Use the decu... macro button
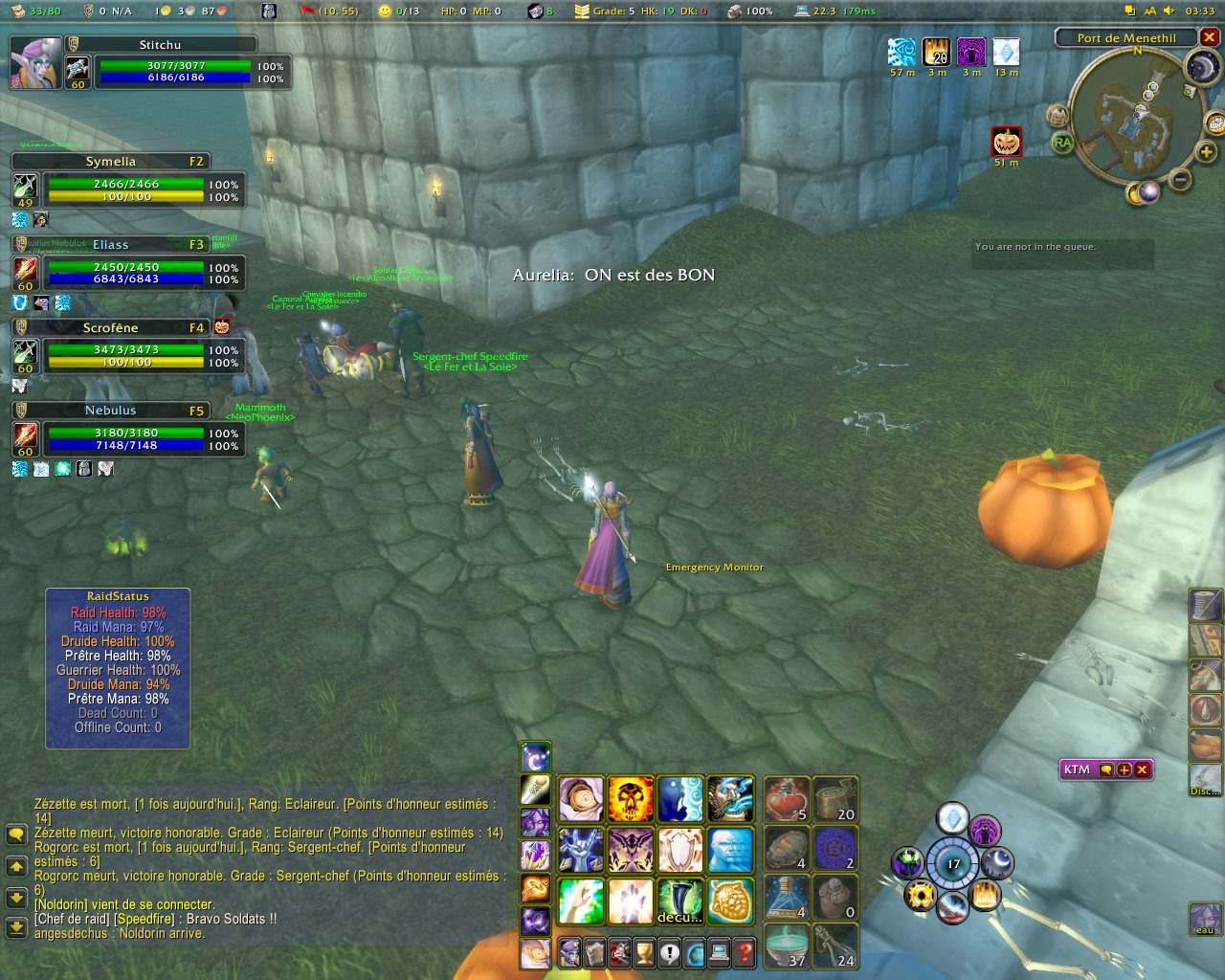 tap(680, 901)
